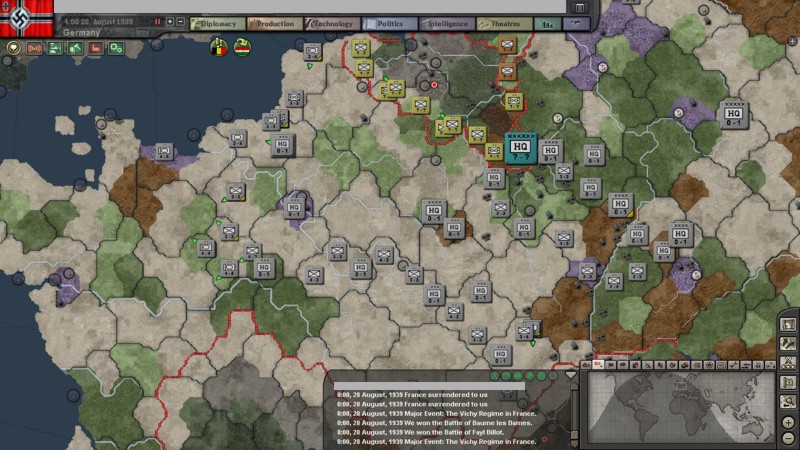This screenshot has height=450, width=800.
Task: Open the gears settings icon under Germany
Action: click(117, 47)
